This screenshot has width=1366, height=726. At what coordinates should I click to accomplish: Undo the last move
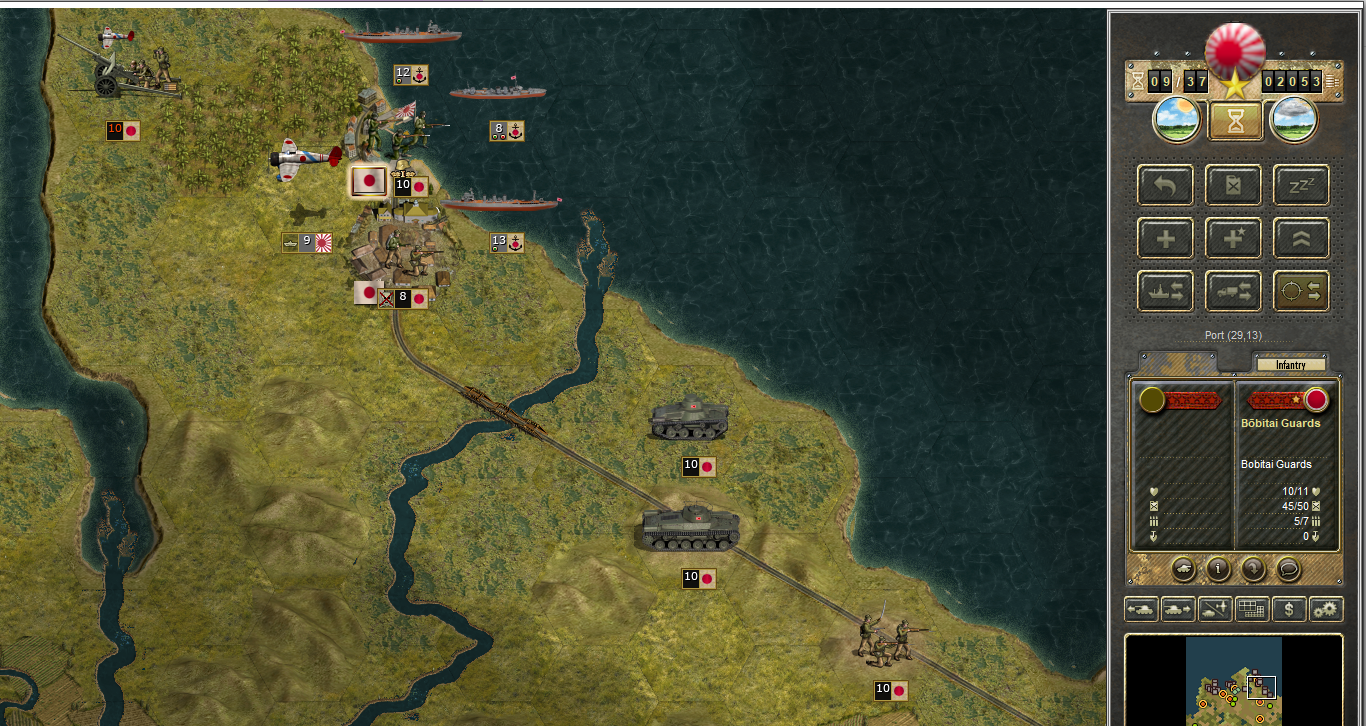coord(1165,185)
